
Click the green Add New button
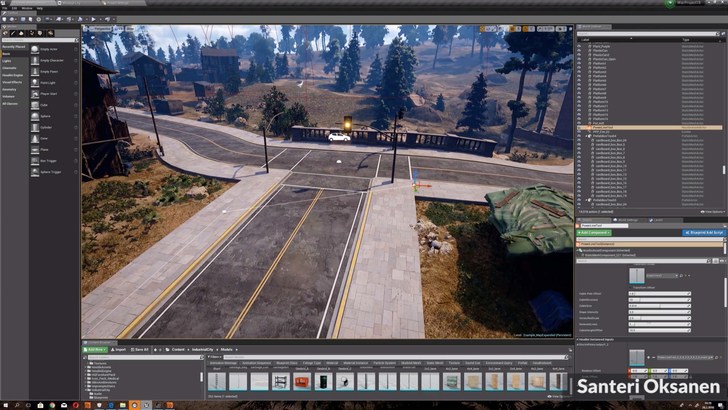95,350
